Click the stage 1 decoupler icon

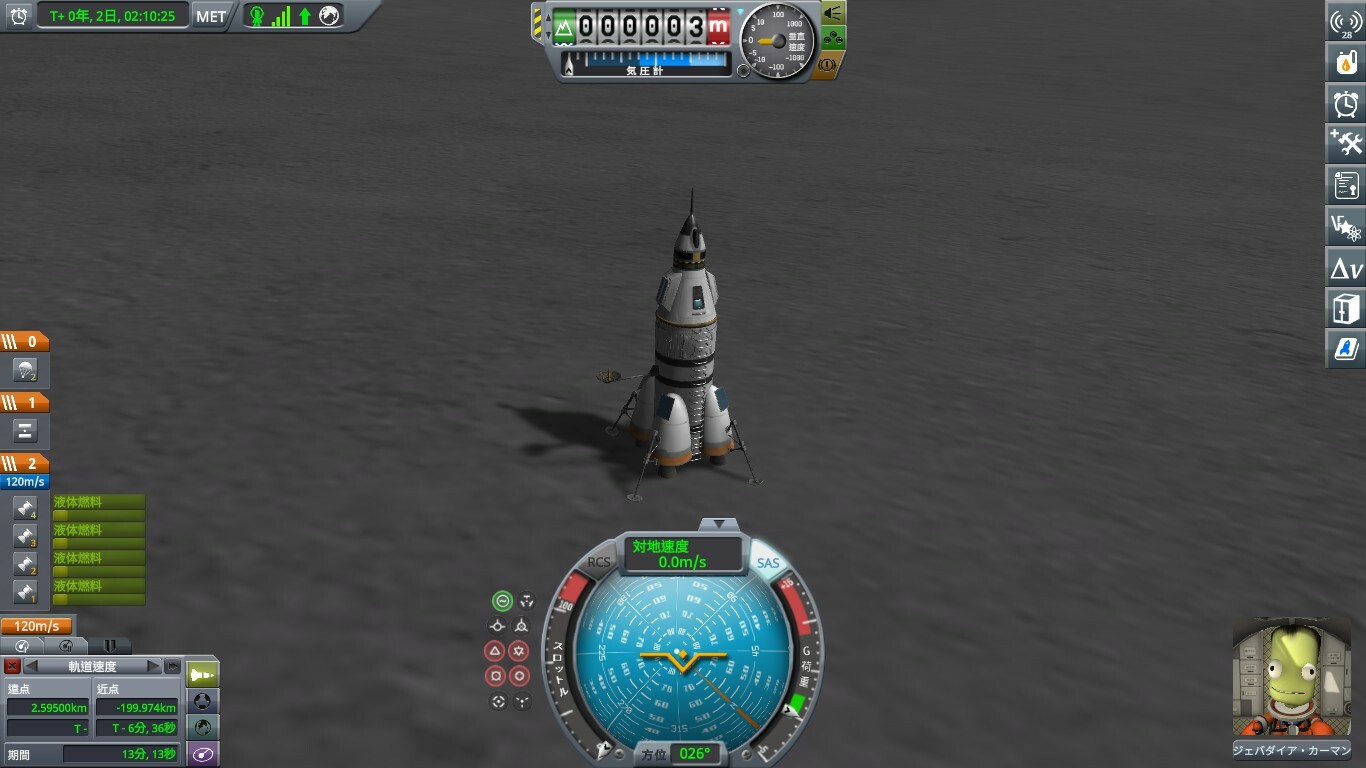25,431
